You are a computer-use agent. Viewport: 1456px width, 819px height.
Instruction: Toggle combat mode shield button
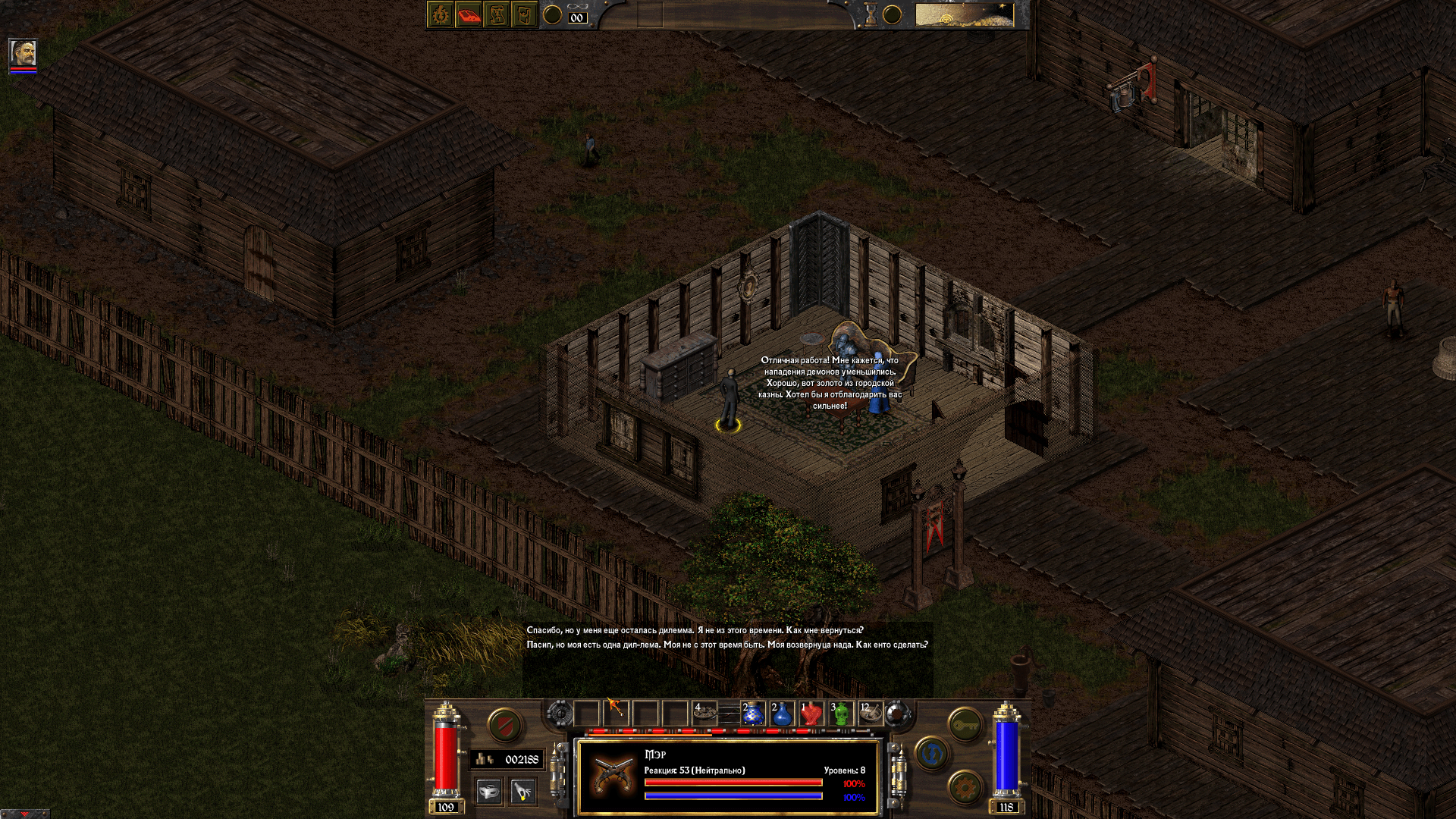504,726
